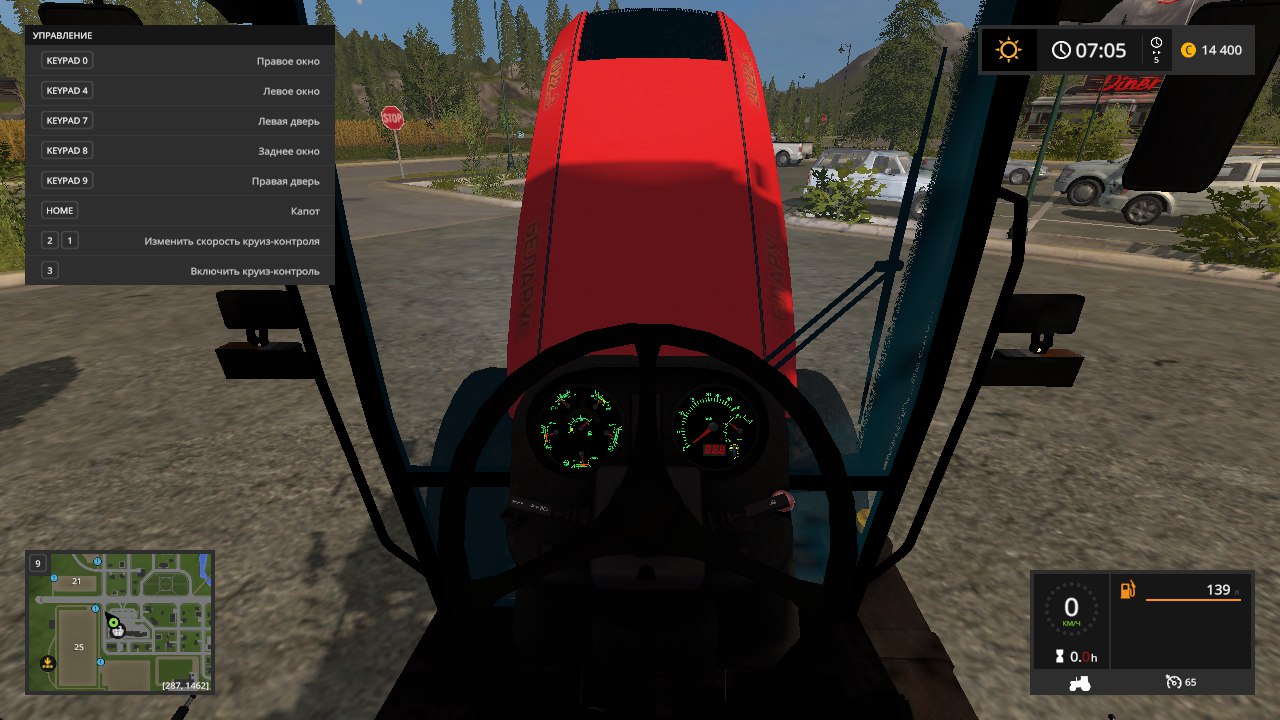Toggle Левая дверь with KEYPAD 7
Screen dimensions: 1280x720
67,120
